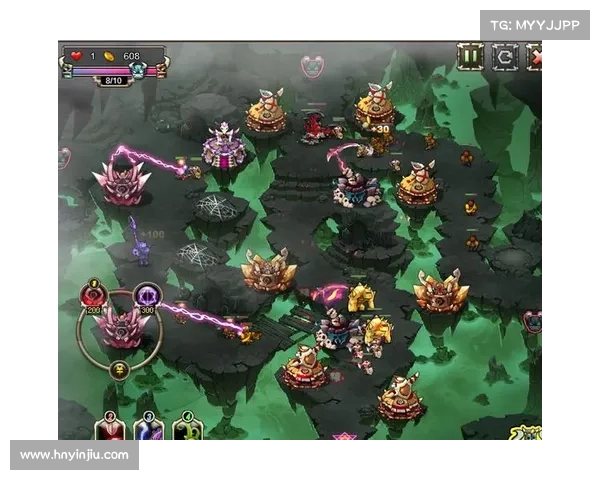Restart the level using the circular arrow button

click(504, 56)
